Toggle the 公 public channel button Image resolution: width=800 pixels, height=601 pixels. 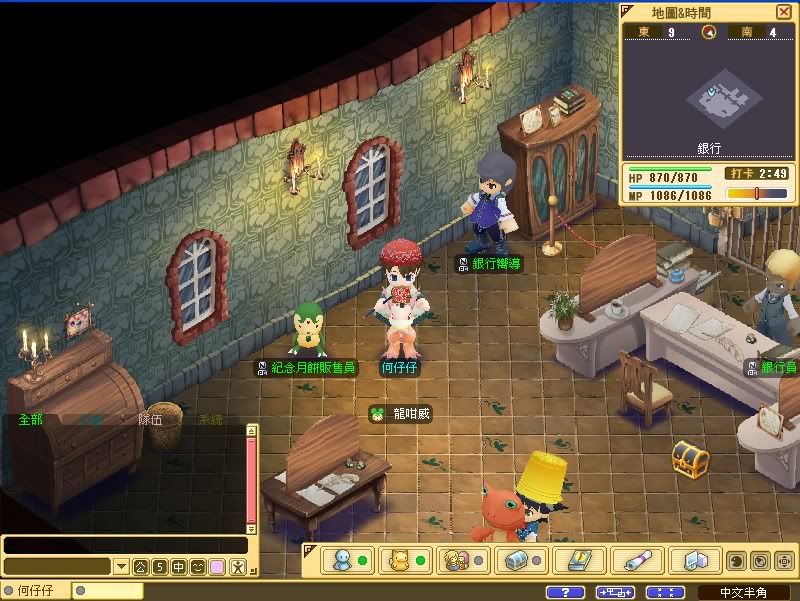(x=140, y=567)
